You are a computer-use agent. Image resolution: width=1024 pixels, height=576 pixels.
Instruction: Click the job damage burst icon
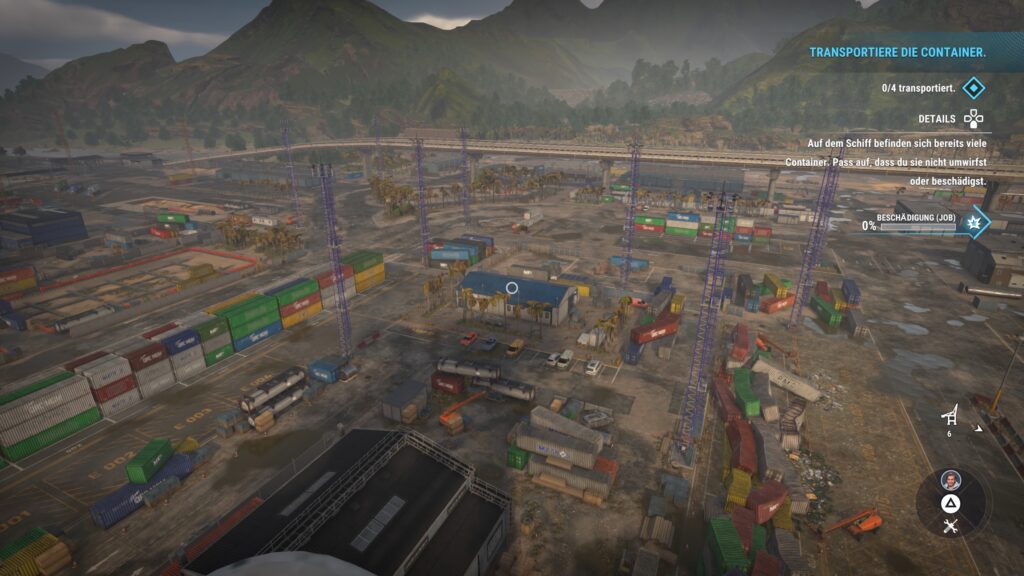[x=974, y=222]
